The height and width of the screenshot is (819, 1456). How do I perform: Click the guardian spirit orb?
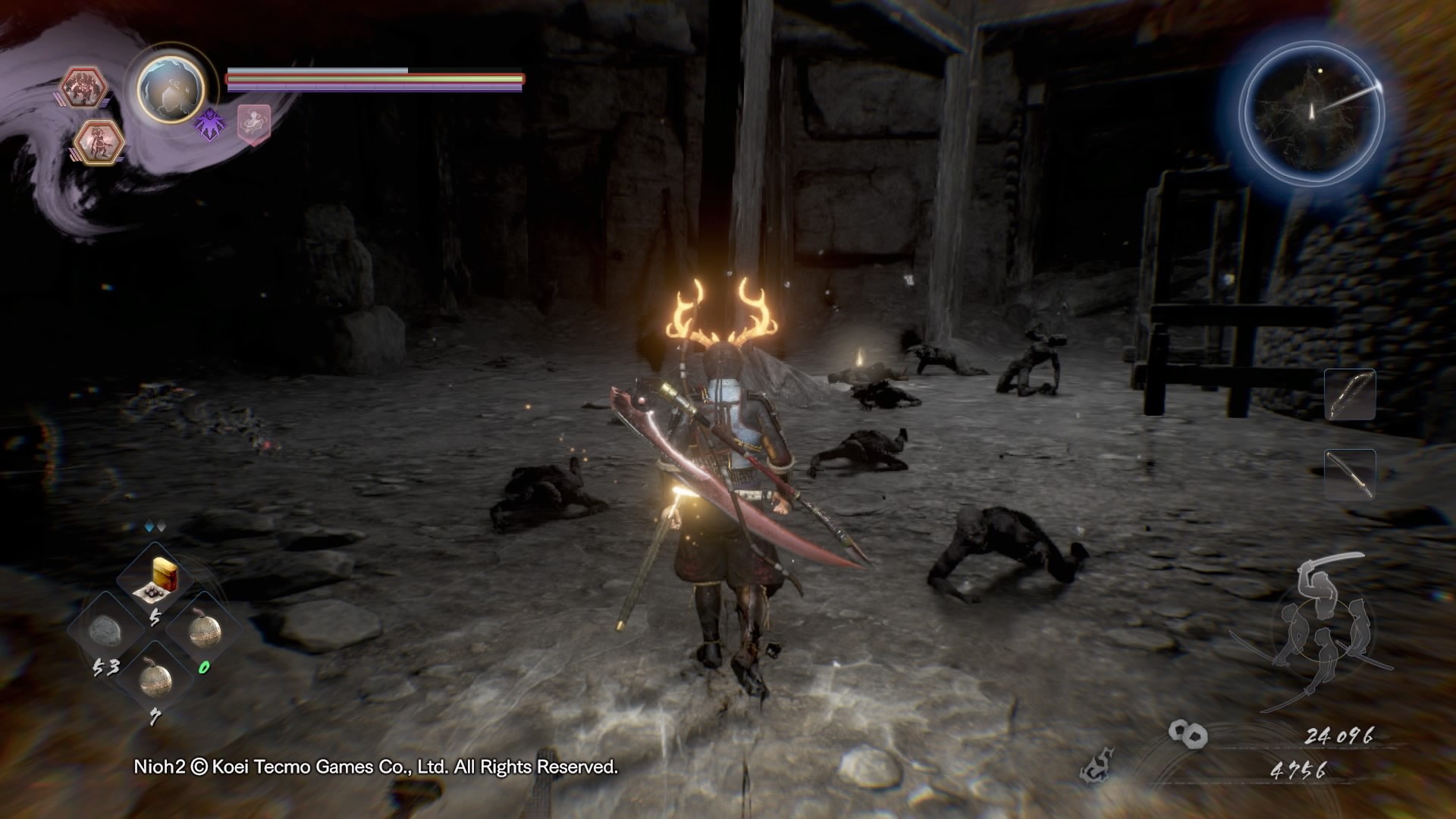coord(171,89)
